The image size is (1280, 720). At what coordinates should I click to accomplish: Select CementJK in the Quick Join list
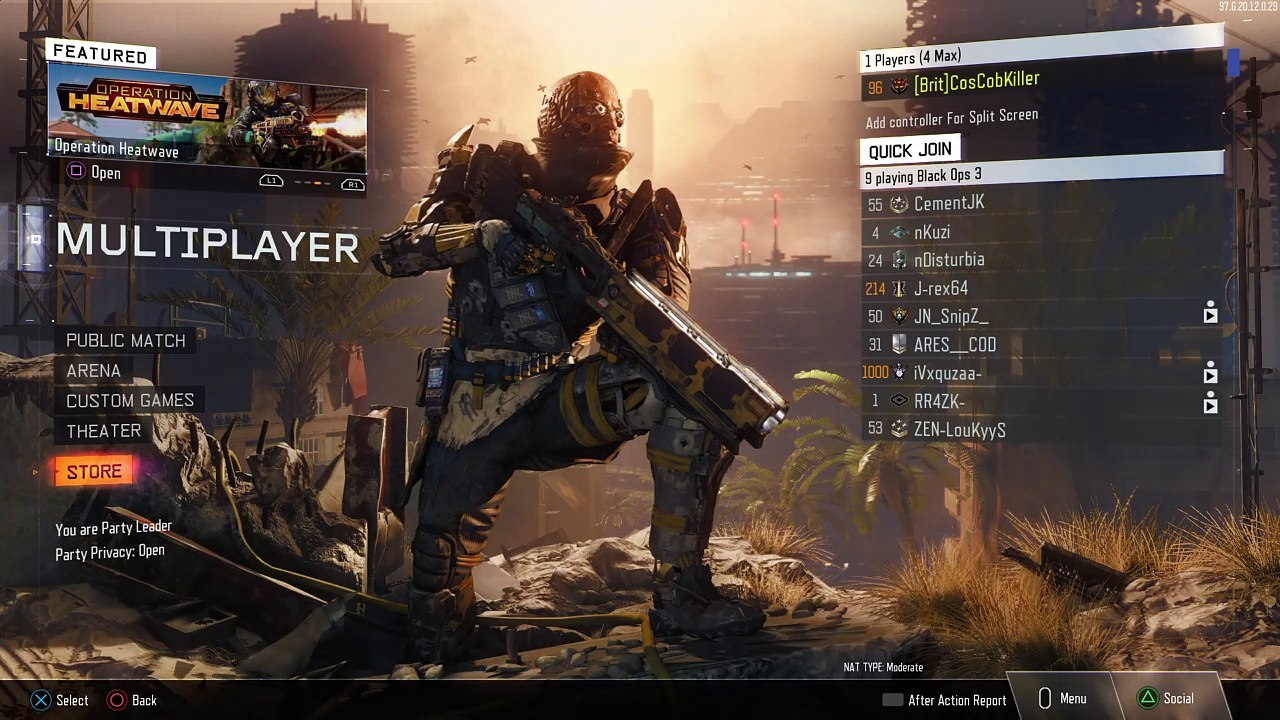[x=948, y=204]
